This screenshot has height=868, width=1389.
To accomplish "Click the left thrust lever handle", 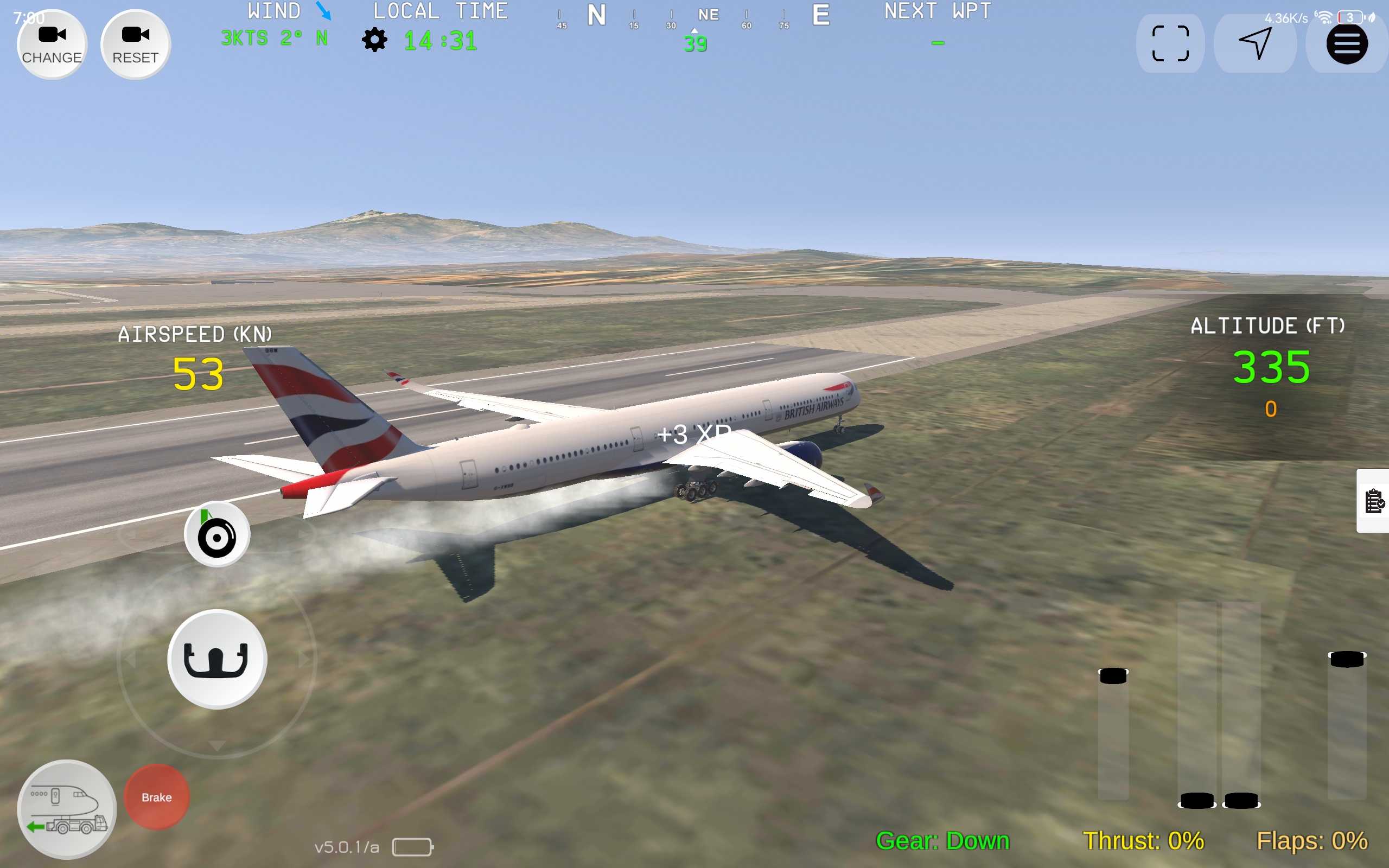I will coord(1197,800).
